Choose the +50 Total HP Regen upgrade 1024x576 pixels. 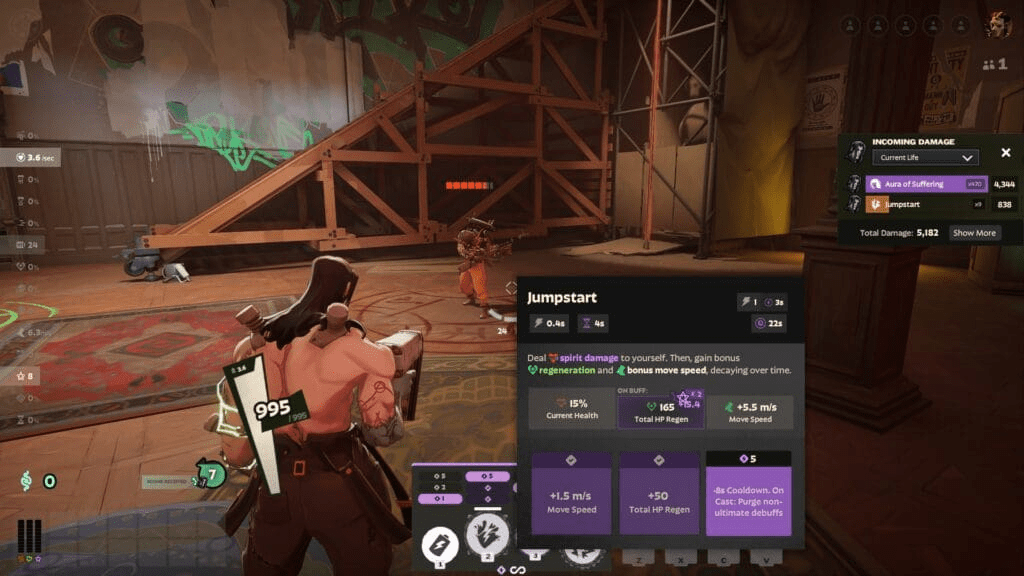pyautogui.click(x=659, y=493)
